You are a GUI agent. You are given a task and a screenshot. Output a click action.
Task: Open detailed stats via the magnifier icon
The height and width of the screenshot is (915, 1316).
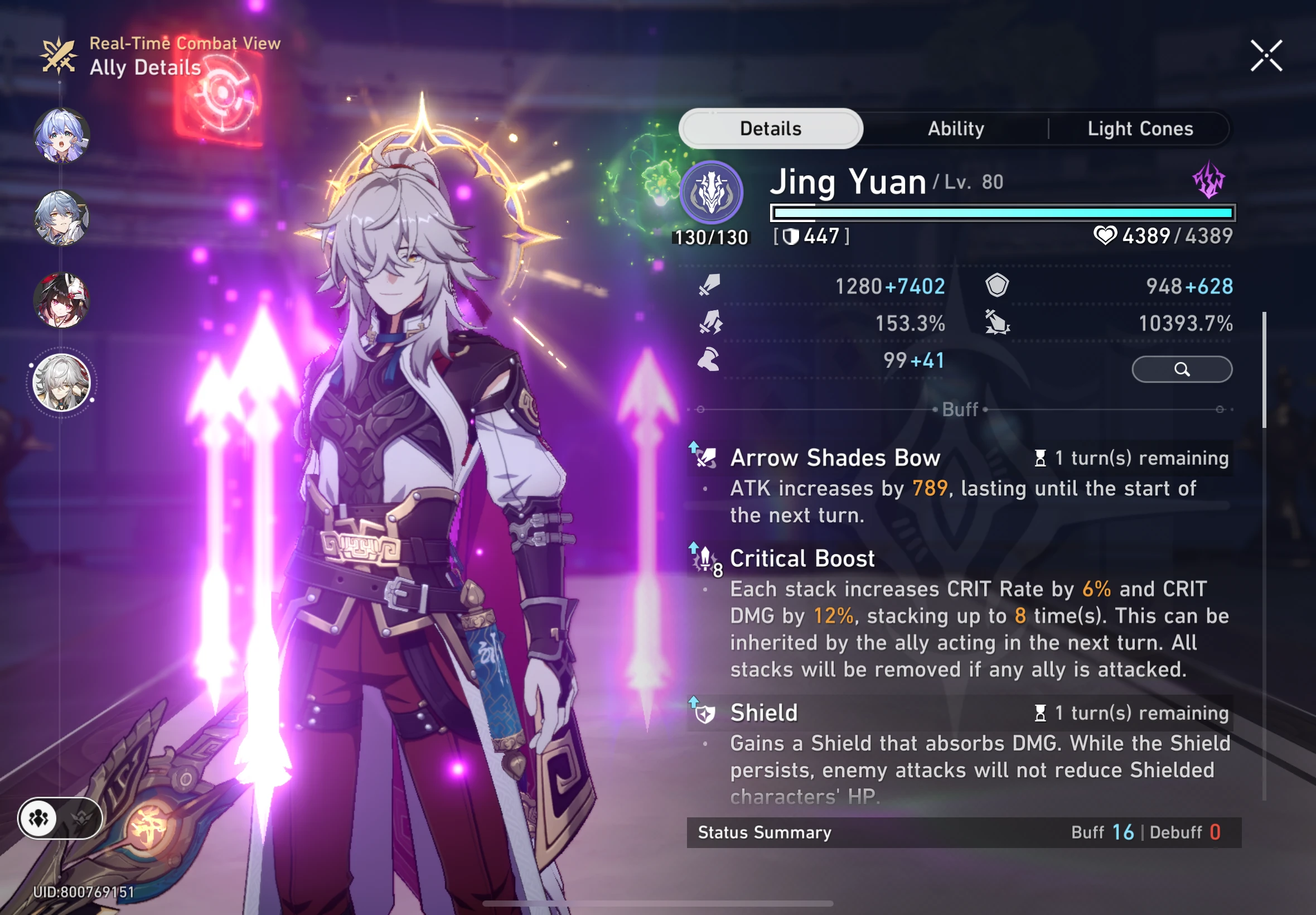coord(1182,370)
